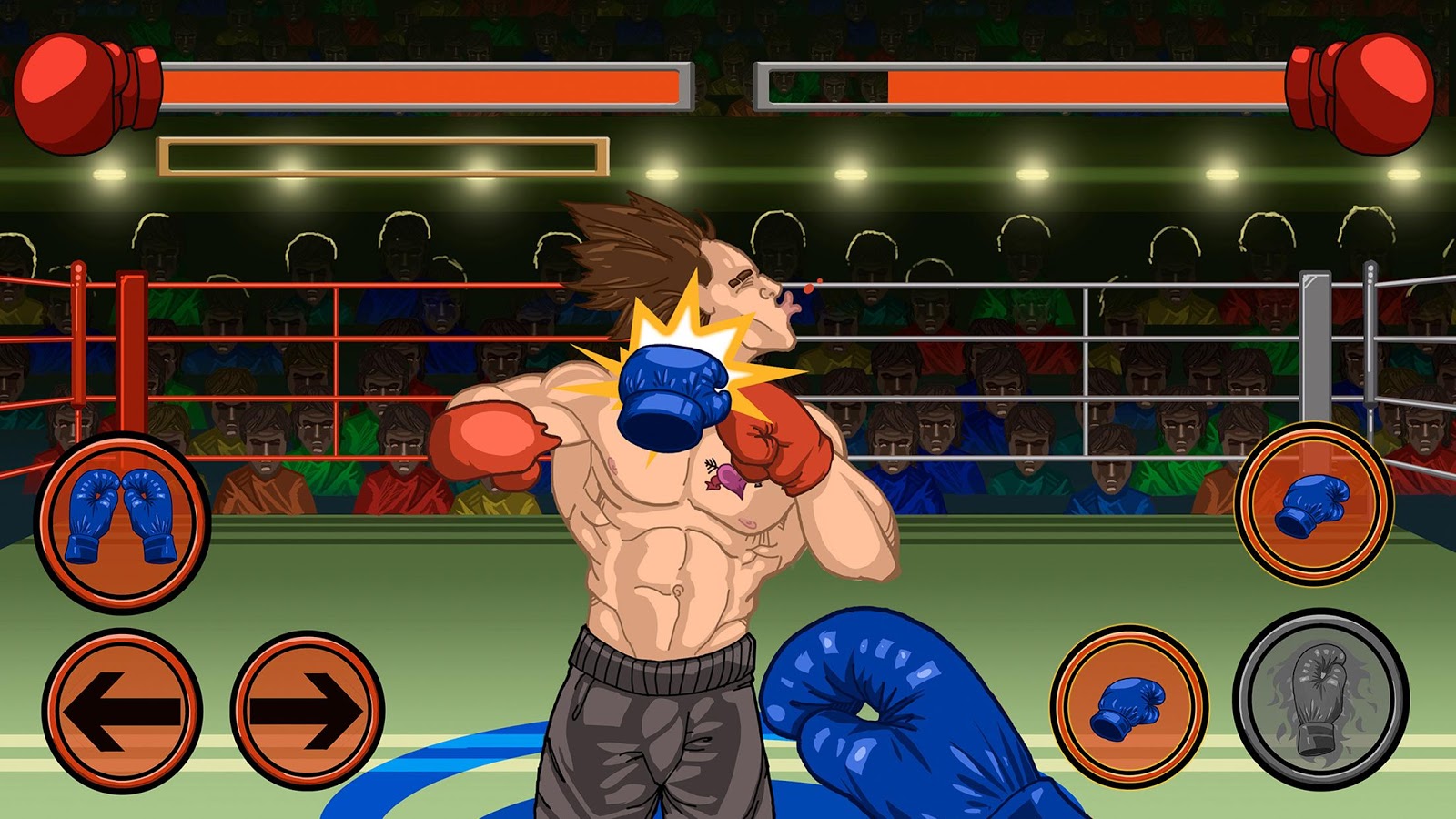Image resolution: width=1456 pixels, height=819 pixels.
Task: Move the boxer with the left arrow
Action: point(122,709)
